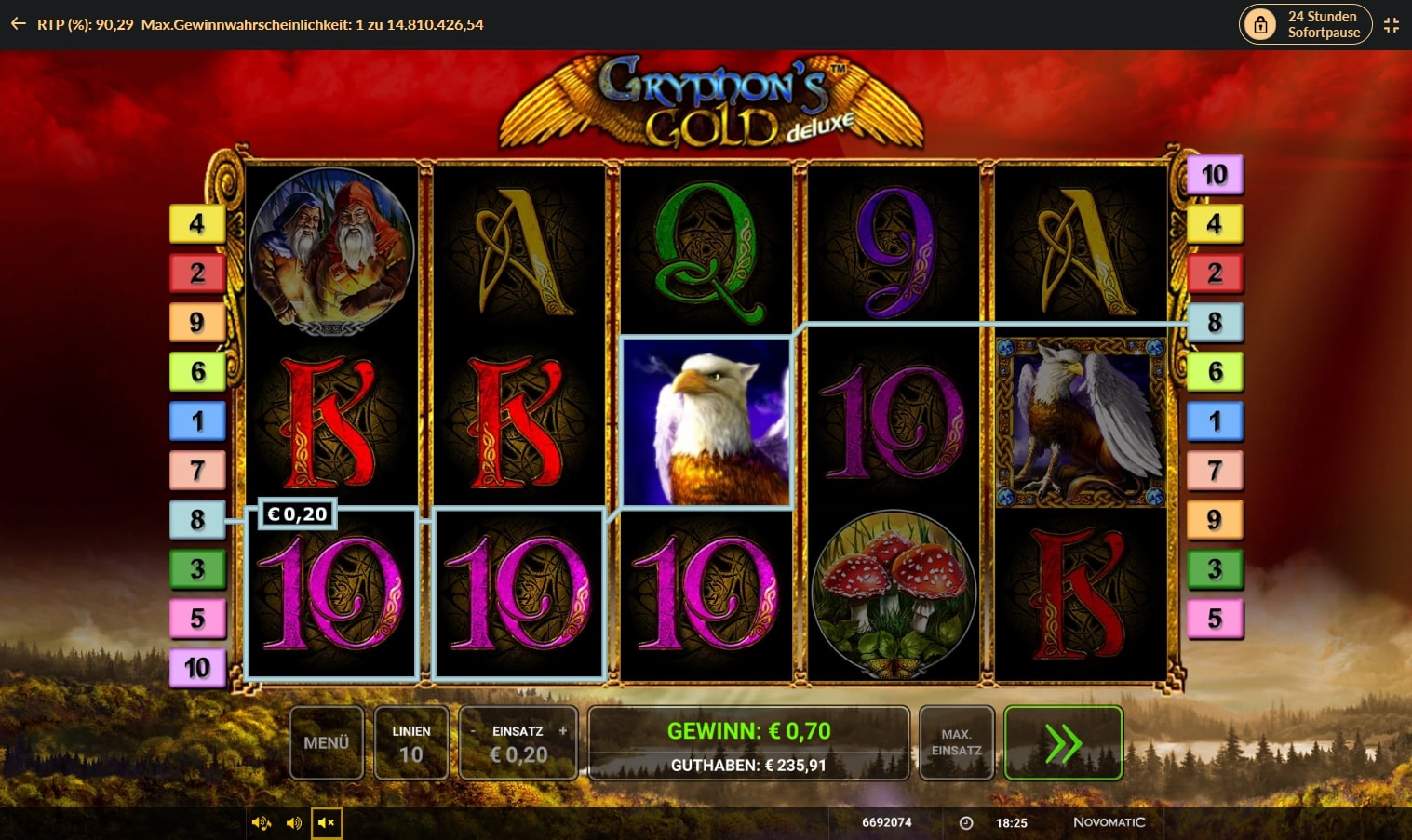The width and height of the screenshot is (1412, 840).
Task: Click payline marker 10 on the right
Action: pyautogui.click(x=1216, y=173)
